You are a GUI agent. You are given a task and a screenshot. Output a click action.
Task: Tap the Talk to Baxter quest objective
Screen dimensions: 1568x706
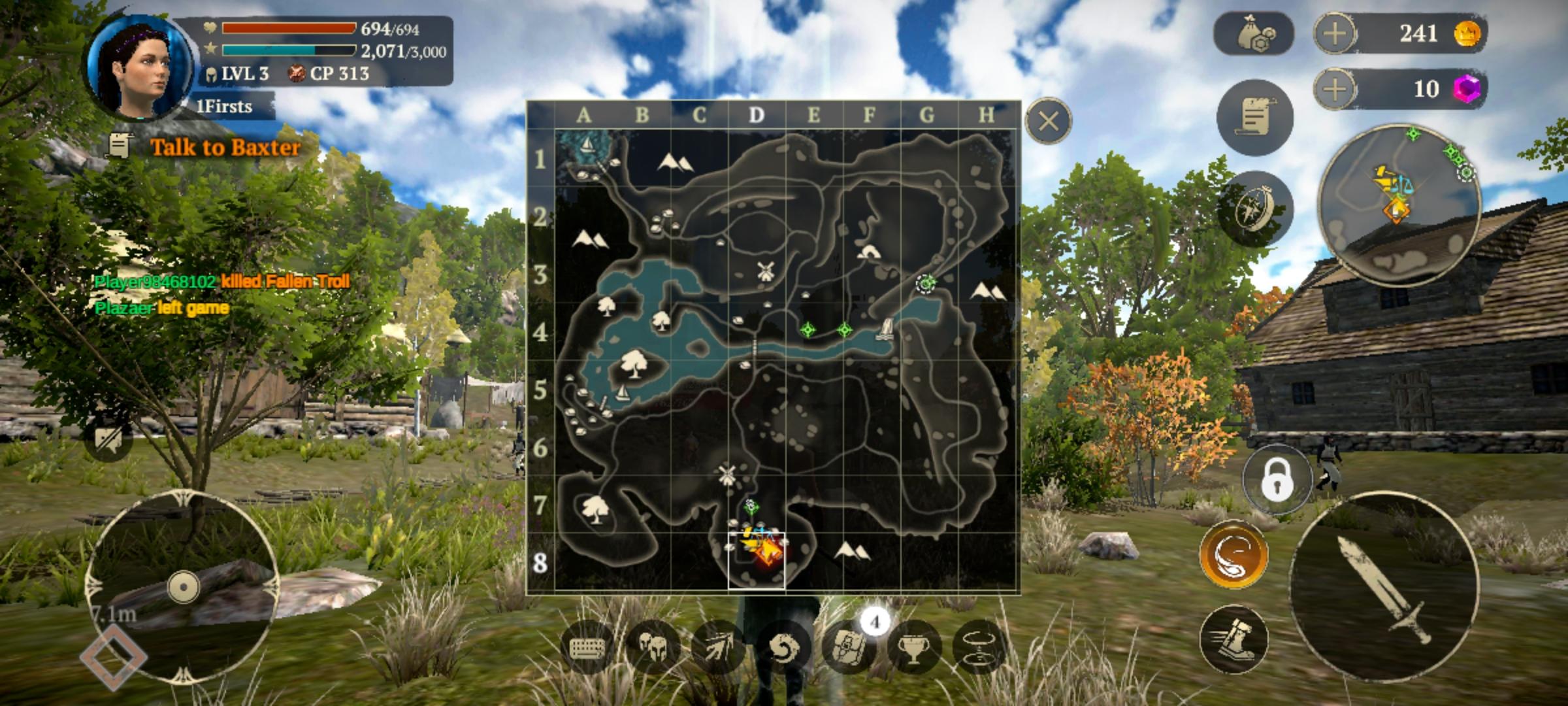[x=223, y=148]
